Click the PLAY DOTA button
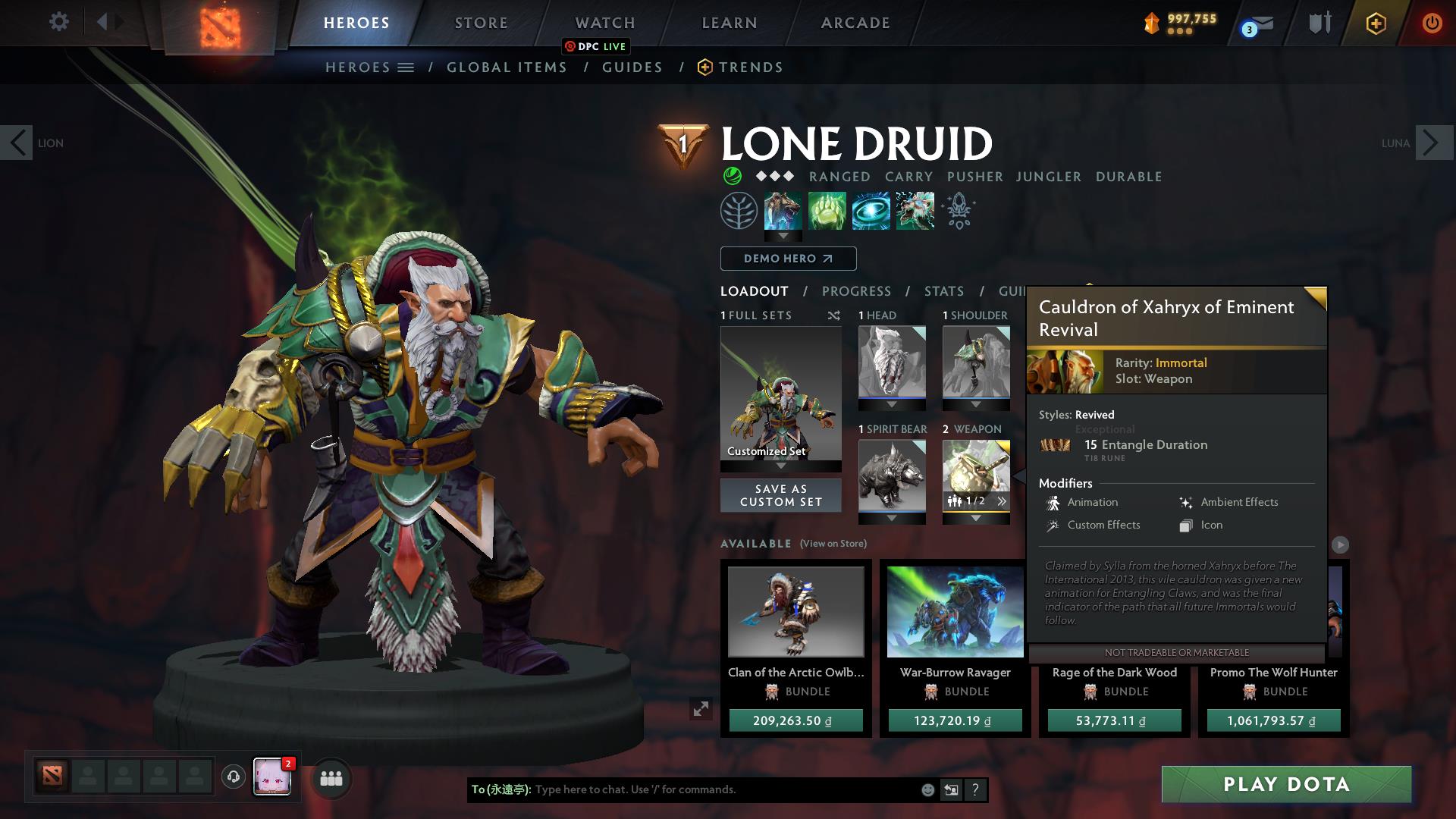 point(1285,785)
